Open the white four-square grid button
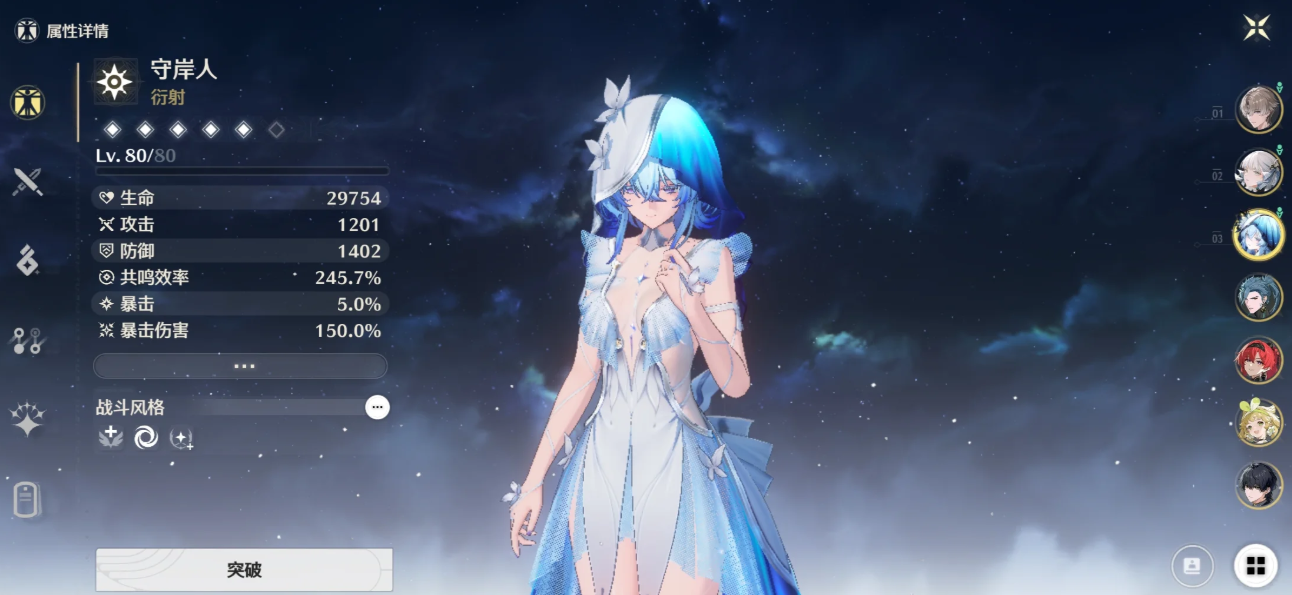The image size is (1292, 595). click(1256, 566)
